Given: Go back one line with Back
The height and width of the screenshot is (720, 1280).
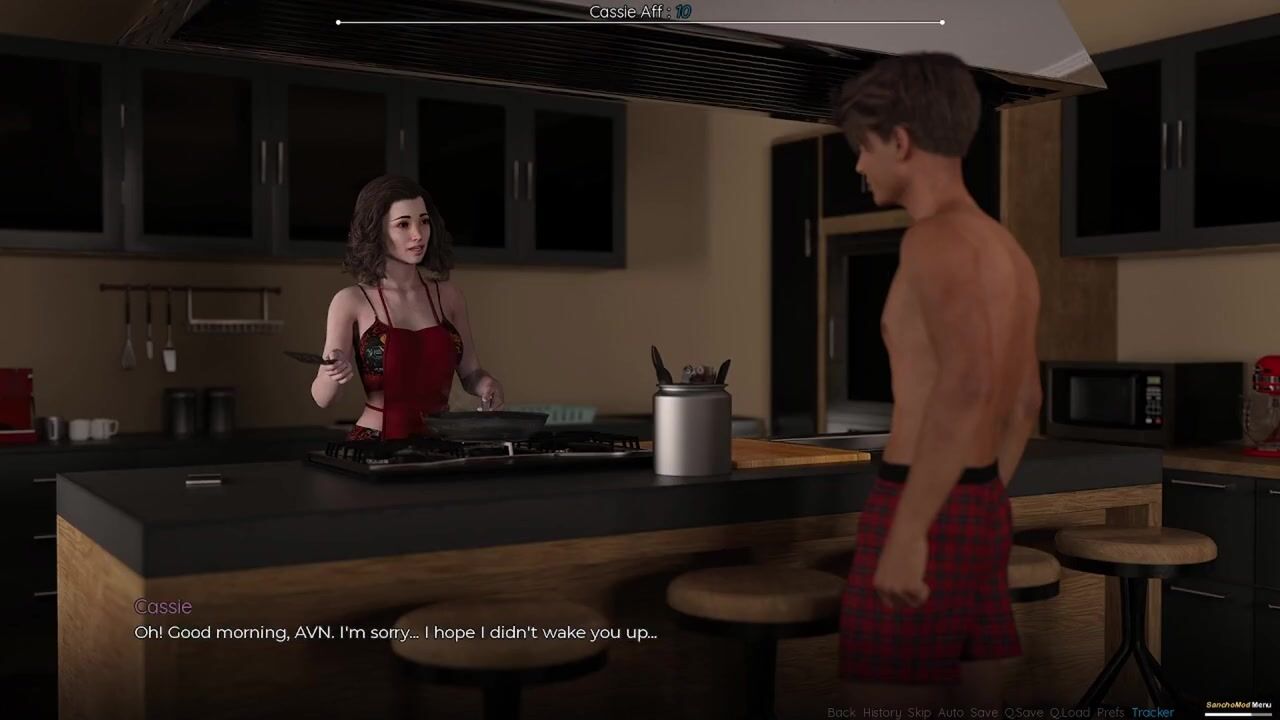Looking at the screenshot, I should (x=841, y=712).
